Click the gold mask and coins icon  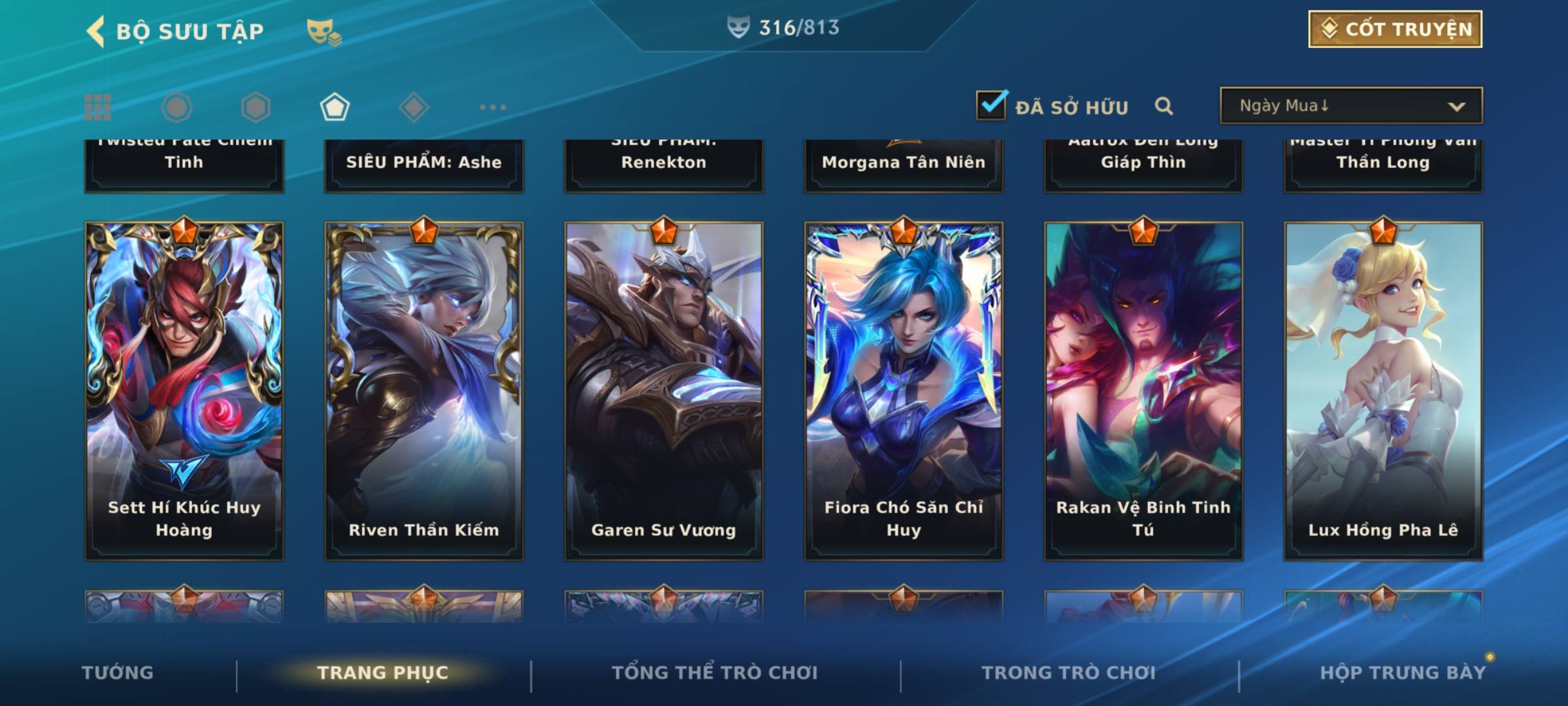[323, 31]
